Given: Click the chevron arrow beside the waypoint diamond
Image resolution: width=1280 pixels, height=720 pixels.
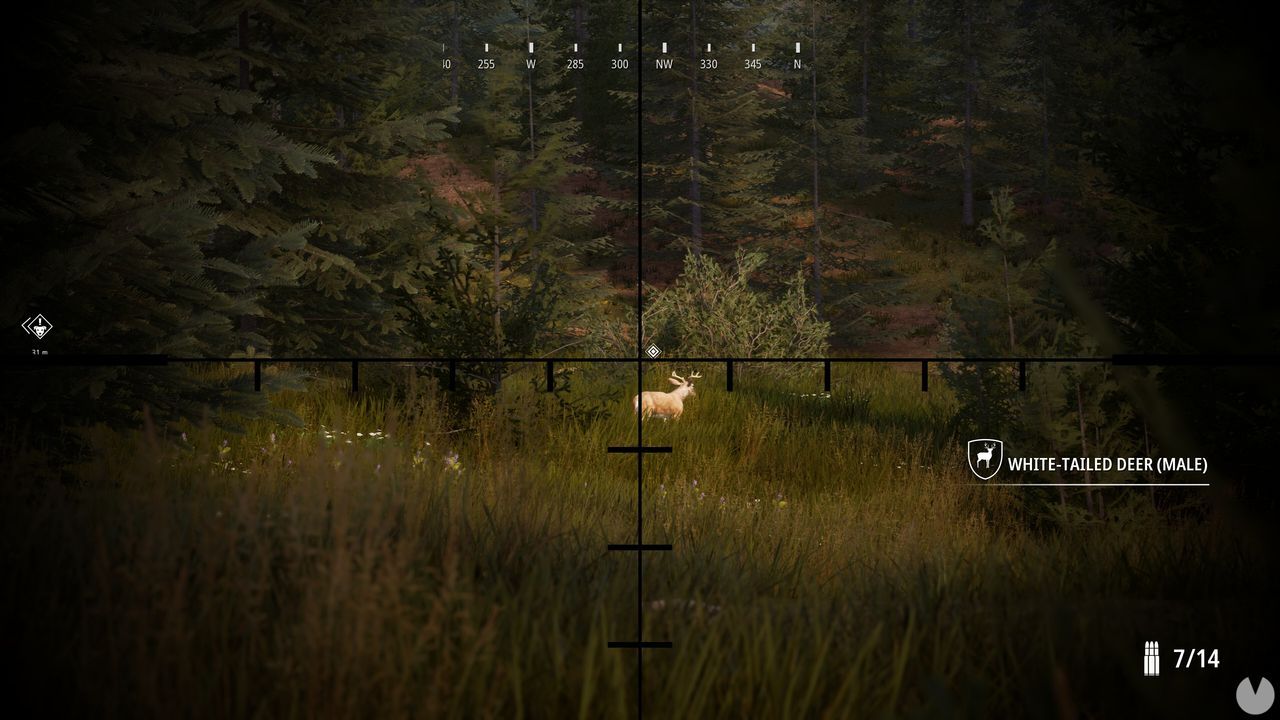Looking at the screenshot, I should coord(24,327).
